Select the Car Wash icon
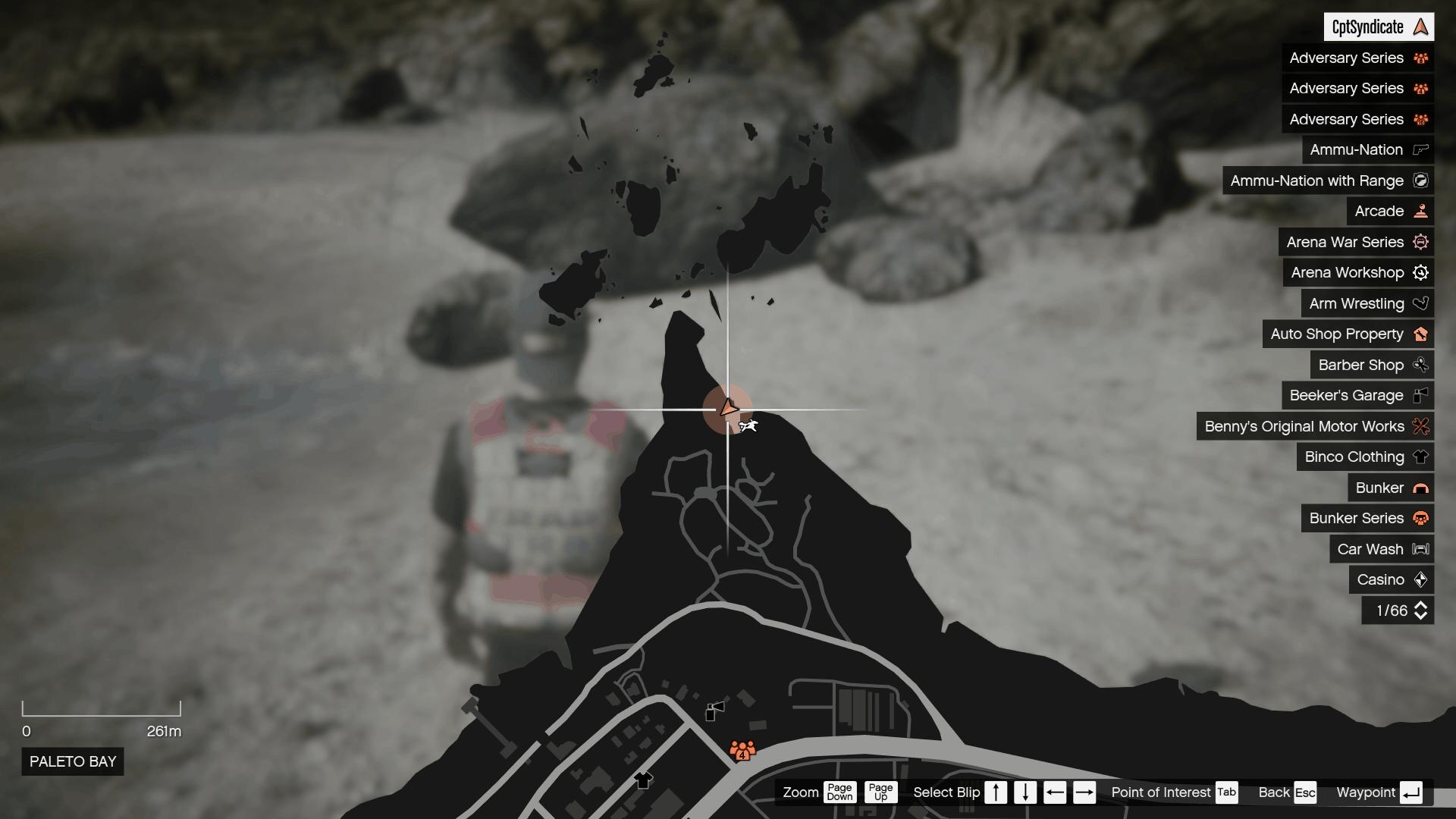The height and width of the screenshot is (819, 1456). pos(1420,549)
